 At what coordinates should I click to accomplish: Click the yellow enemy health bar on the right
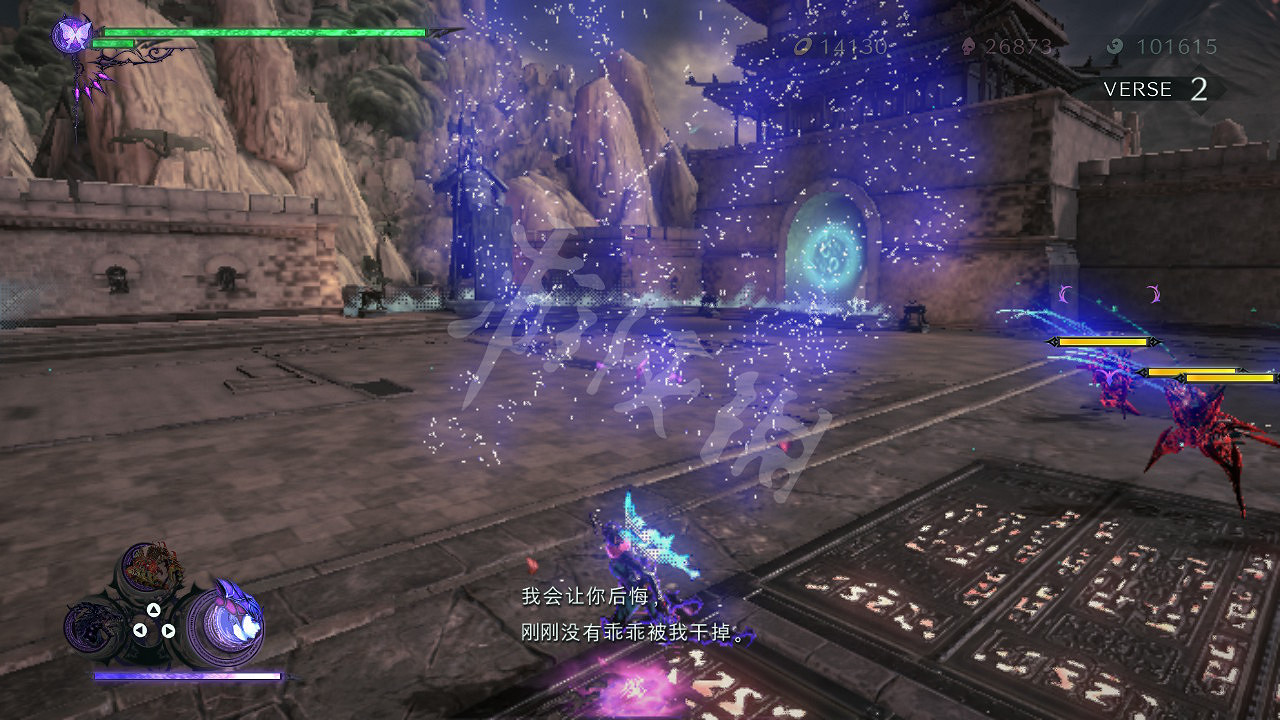point(1104,341)
